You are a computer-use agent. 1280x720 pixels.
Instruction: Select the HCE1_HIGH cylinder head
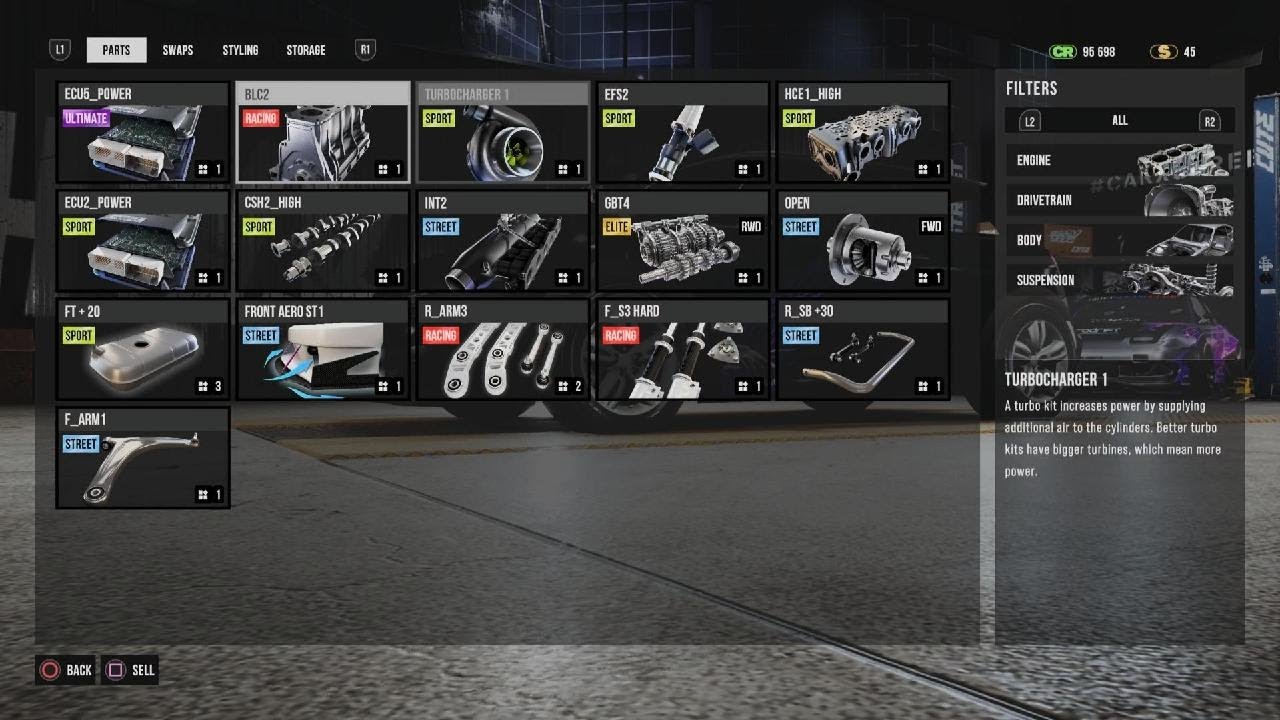863,133
